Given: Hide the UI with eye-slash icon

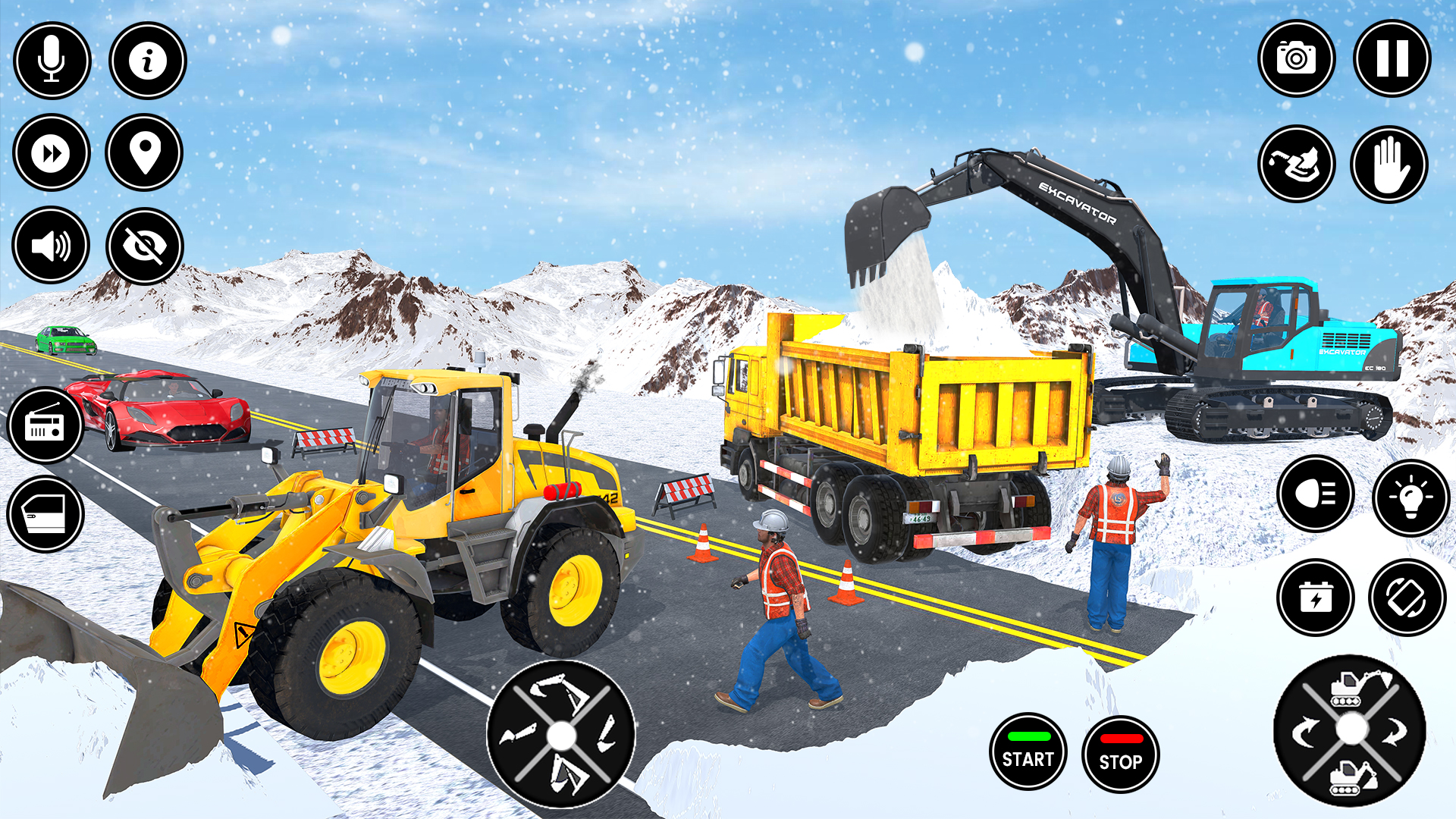Looking at the screenshot, I should 146,246.
